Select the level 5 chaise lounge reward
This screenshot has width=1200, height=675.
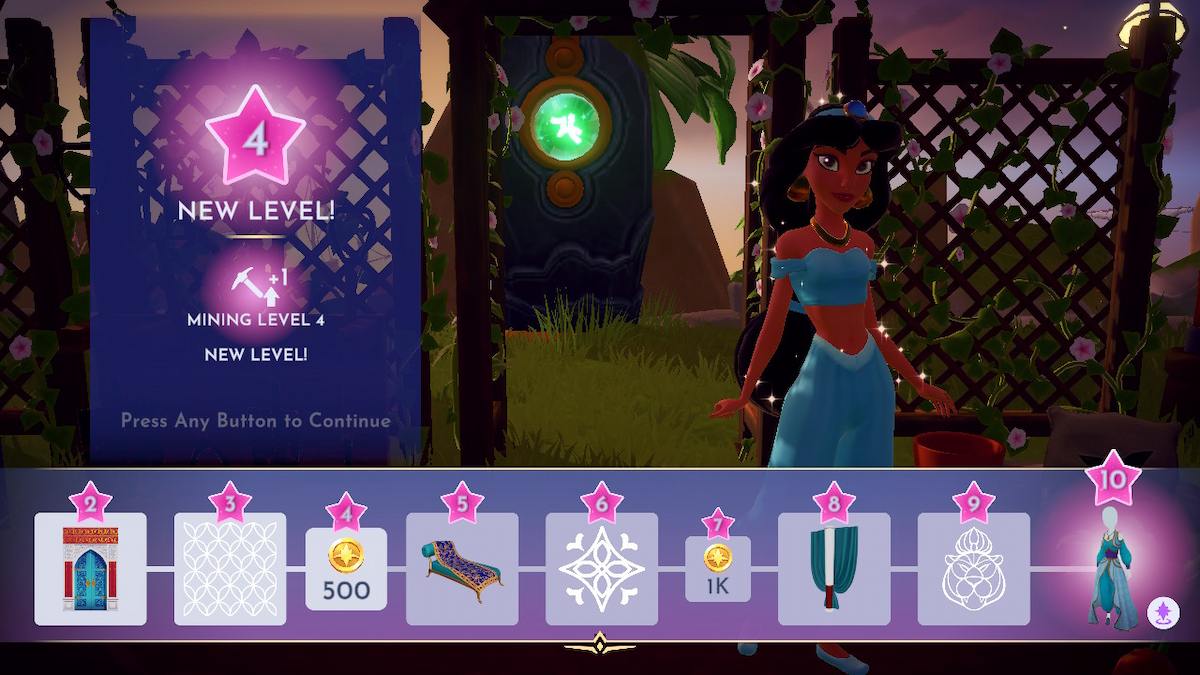tap(462, 569)
